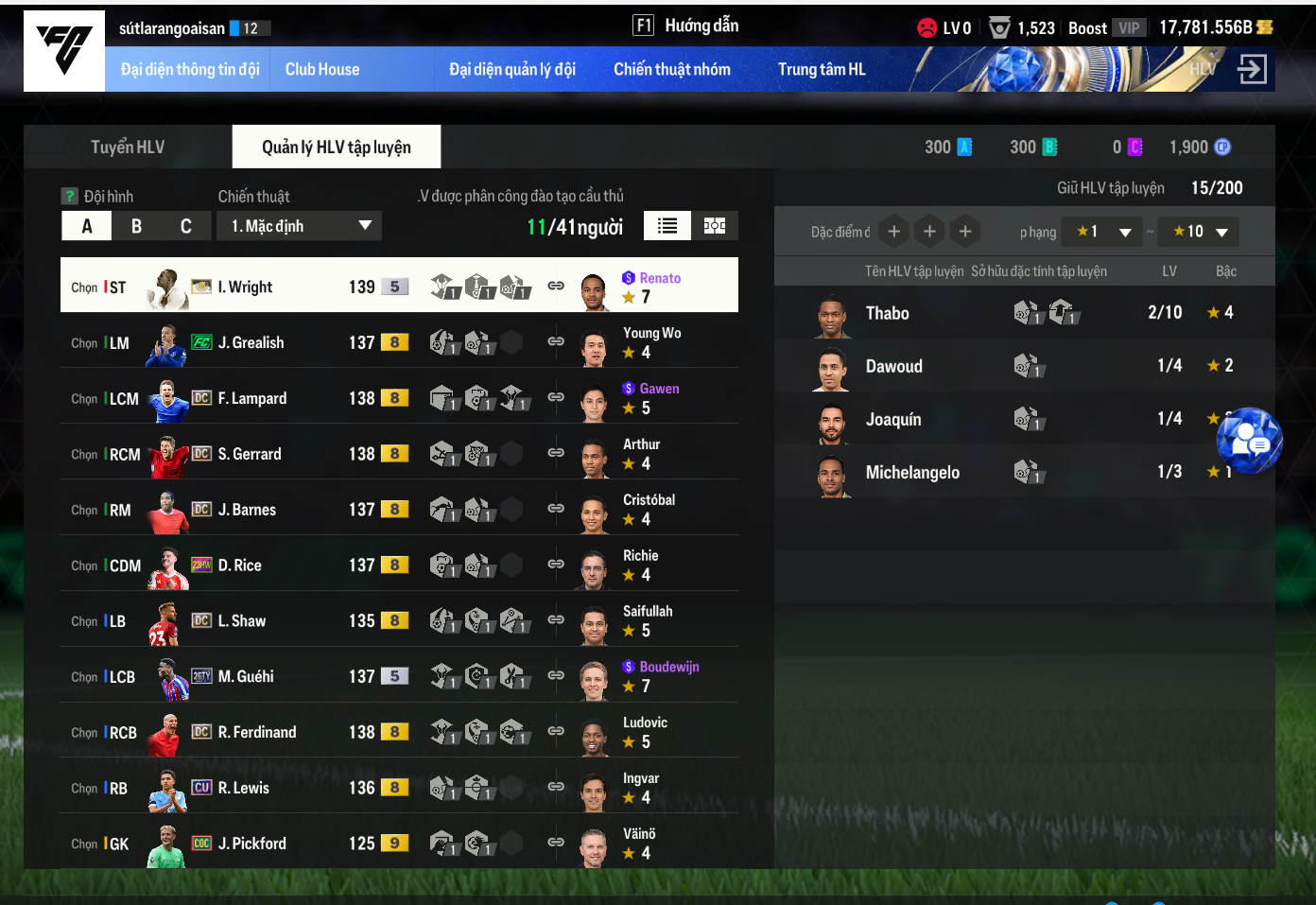Select the J. Grealish LM row
This screenshot has height=905, width=1316.
click(251, 343)
